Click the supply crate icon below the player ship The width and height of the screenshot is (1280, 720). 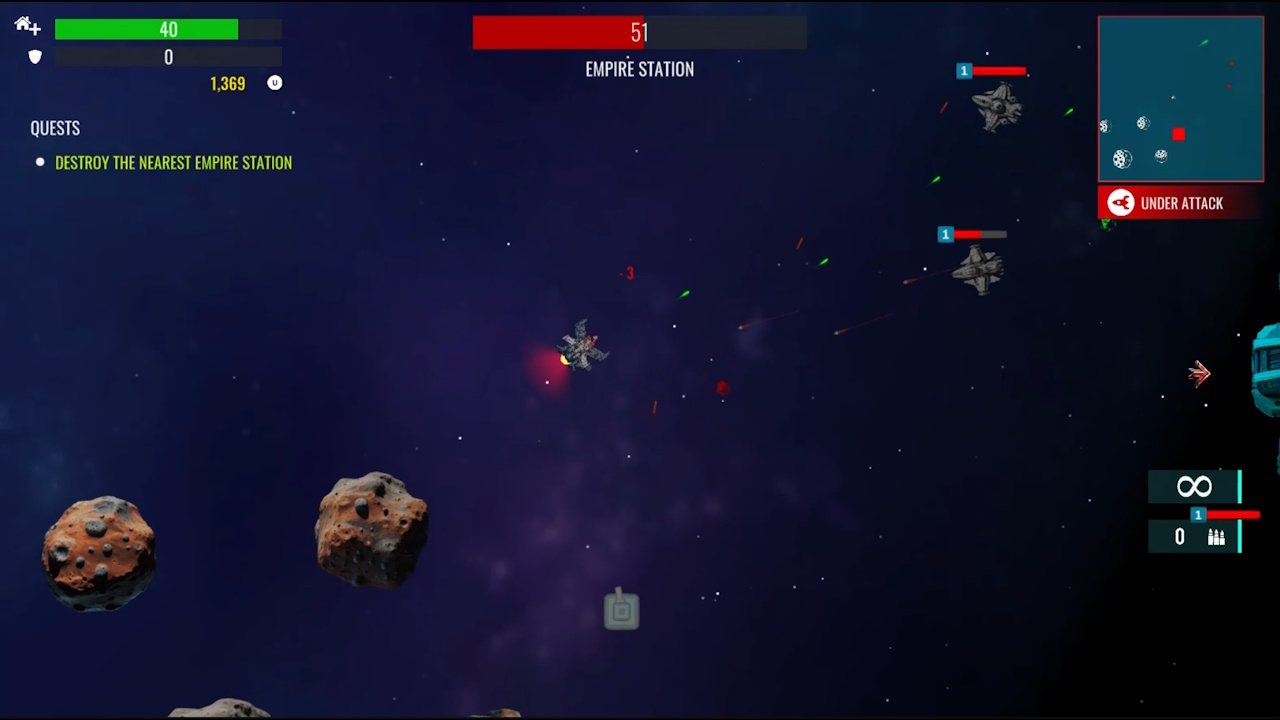(621, 610)
